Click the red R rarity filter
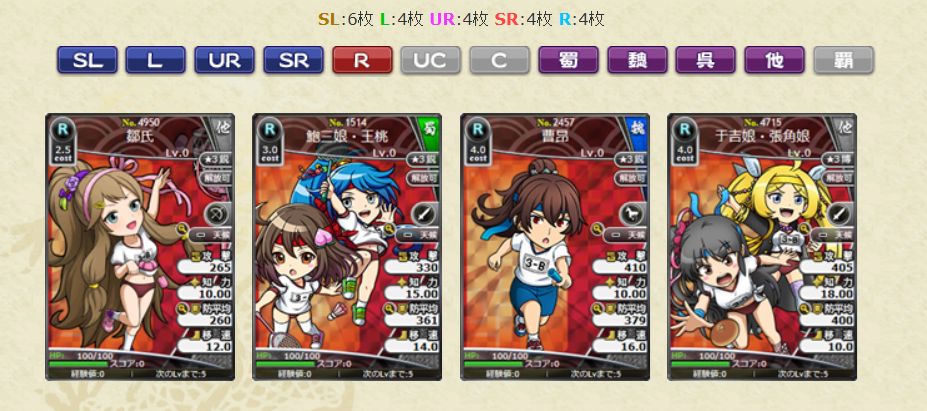Viewport: 927px width, 411px height. coord(362,60)
